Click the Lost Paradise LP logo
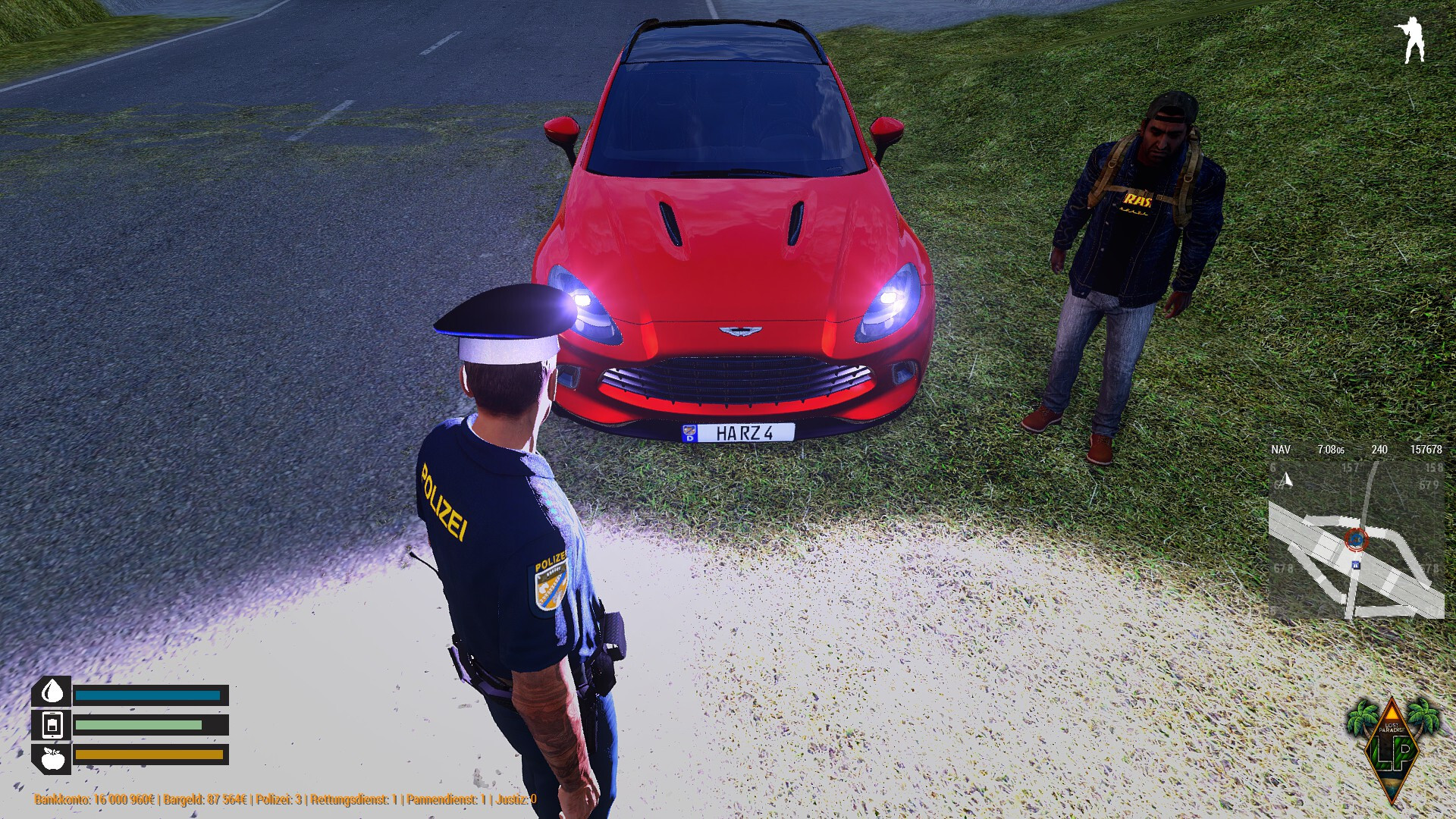The width and height of the screenshot is (1456, 819). [1392, 748]
